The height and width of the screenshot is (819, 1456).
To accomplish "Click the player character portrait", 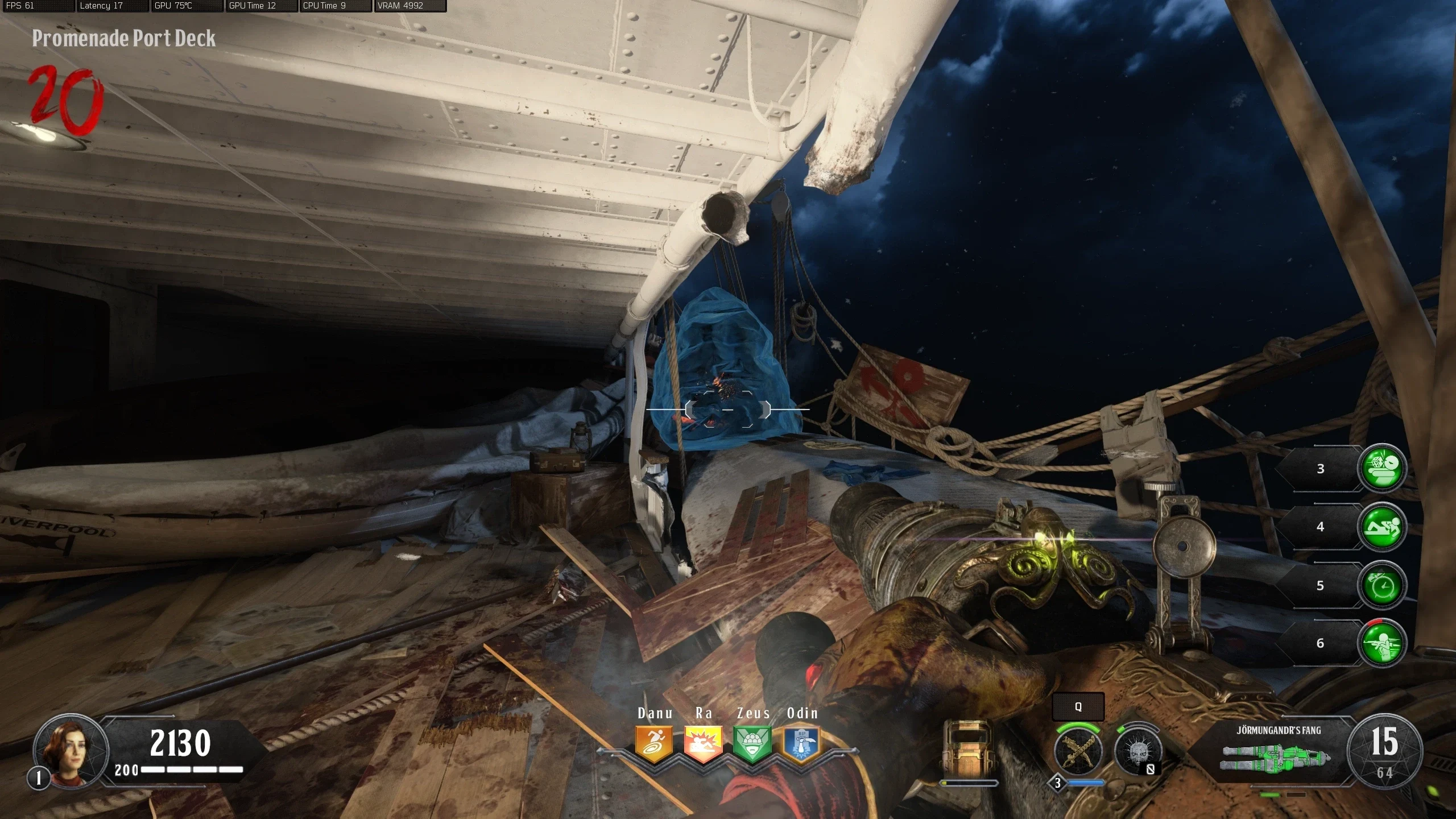I will (x=71, y=750).
